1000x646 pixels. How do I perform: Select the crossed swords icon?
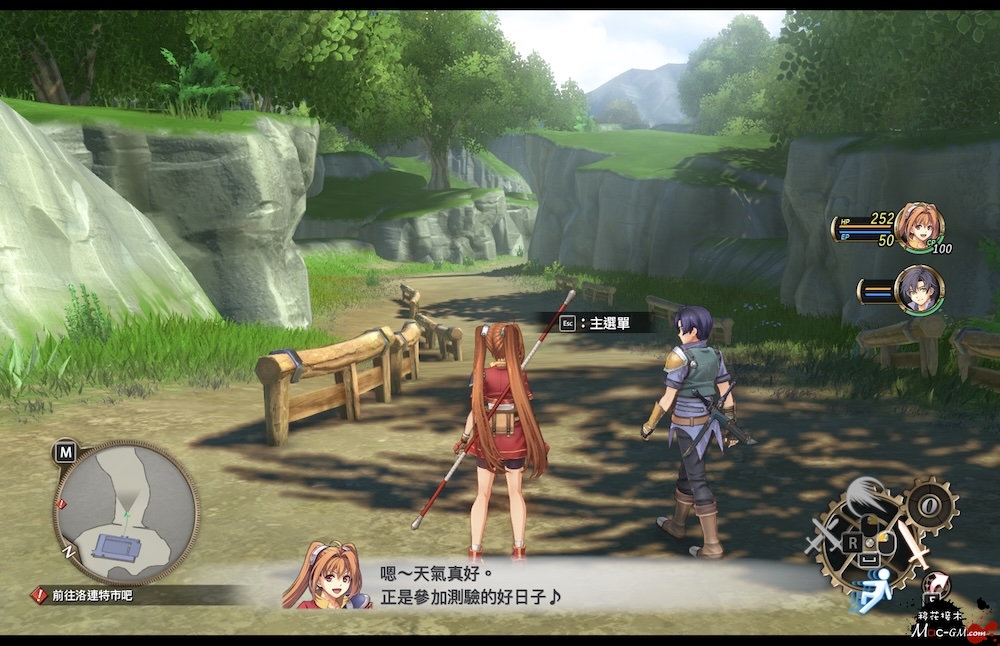(824, 537)
